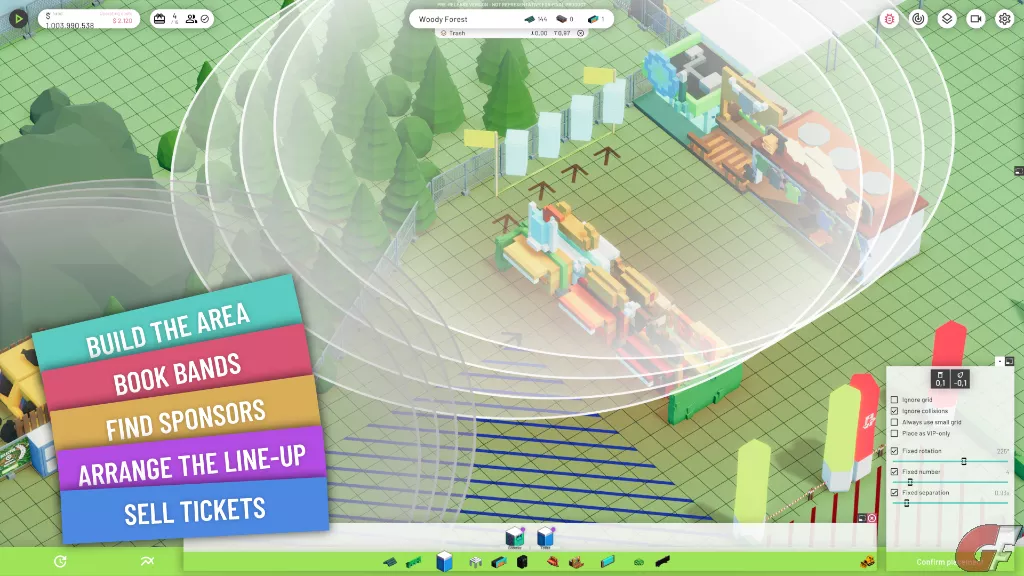Viewport: 1024px width, 576px height.
Task: Click the Fixed number slider handle
Action: point(910,482)
